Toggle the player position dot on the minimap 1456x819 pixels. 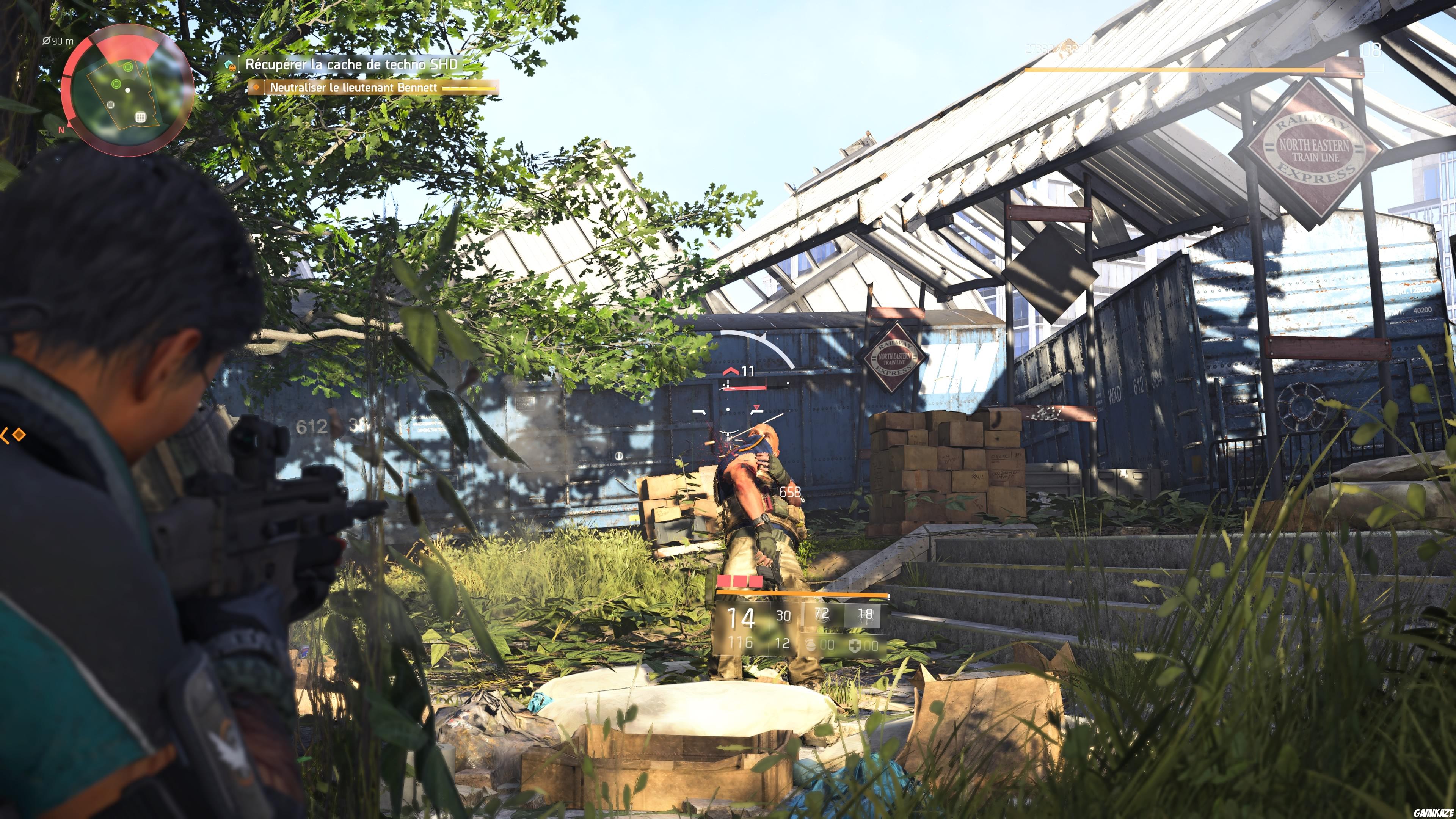point(128,90)
